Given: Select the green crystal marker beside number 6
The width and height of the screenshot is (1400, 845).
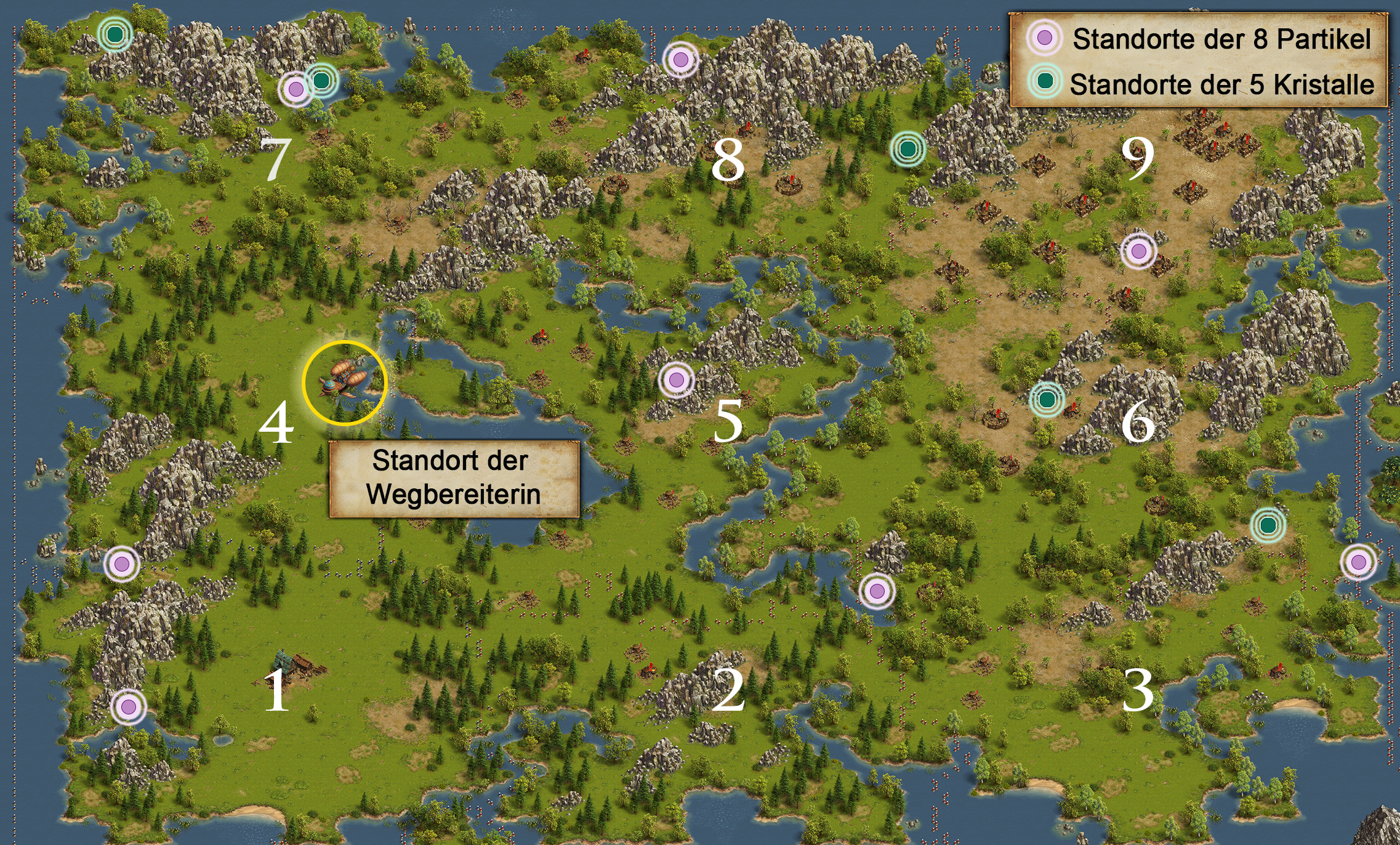Looking at the screenshot, I should click(x=1047, y=400).
